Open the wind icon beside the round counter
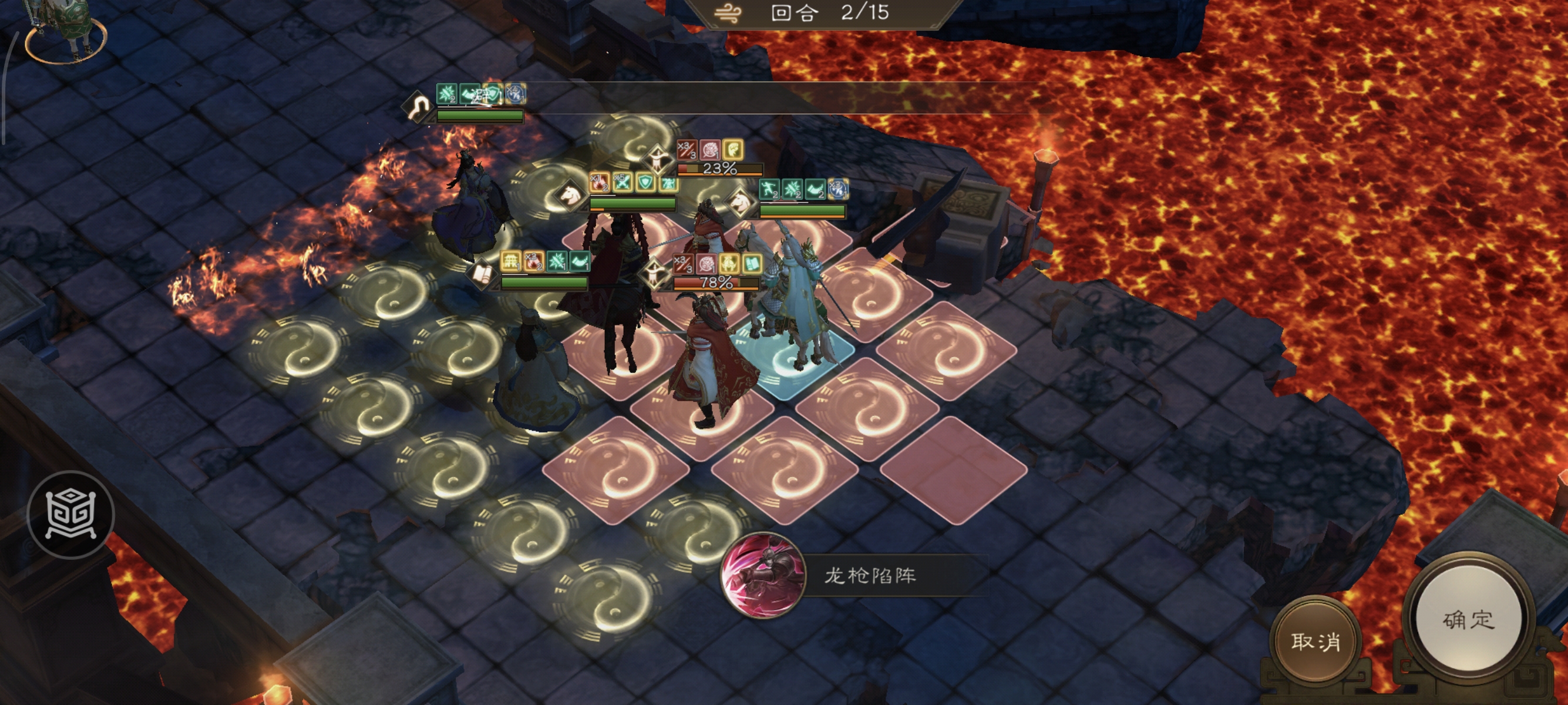Screen dimensions: 1568x705 tap(728, 13)
